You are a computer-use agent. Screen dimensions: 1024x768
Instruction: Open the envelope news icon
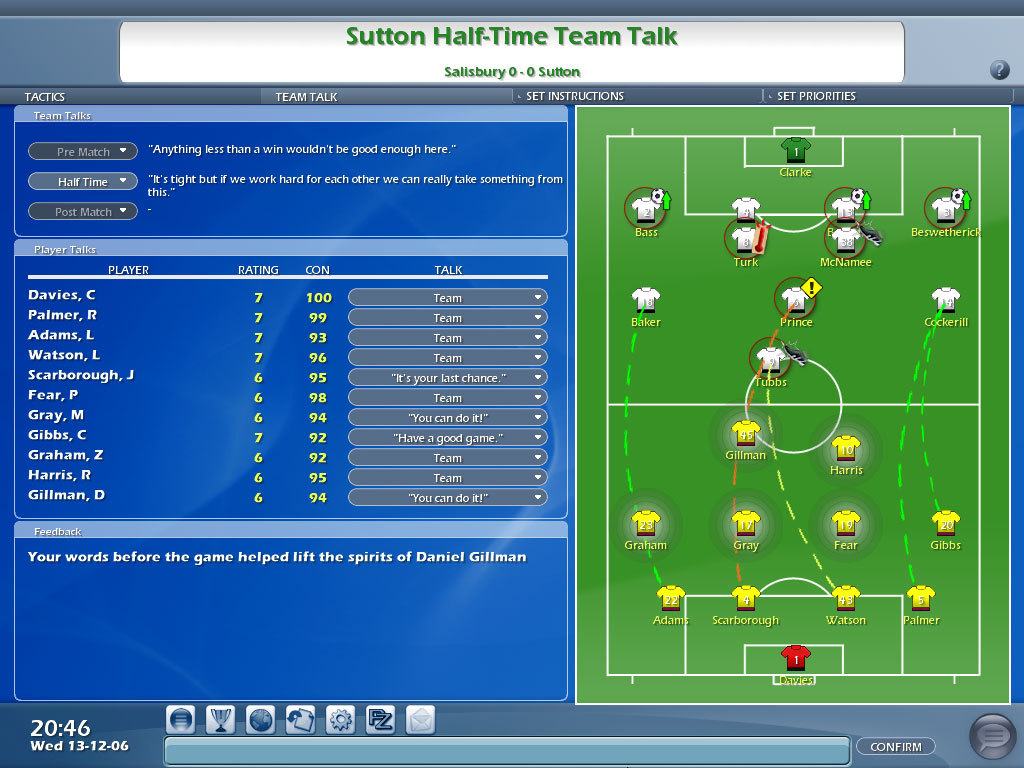[420, 720]
